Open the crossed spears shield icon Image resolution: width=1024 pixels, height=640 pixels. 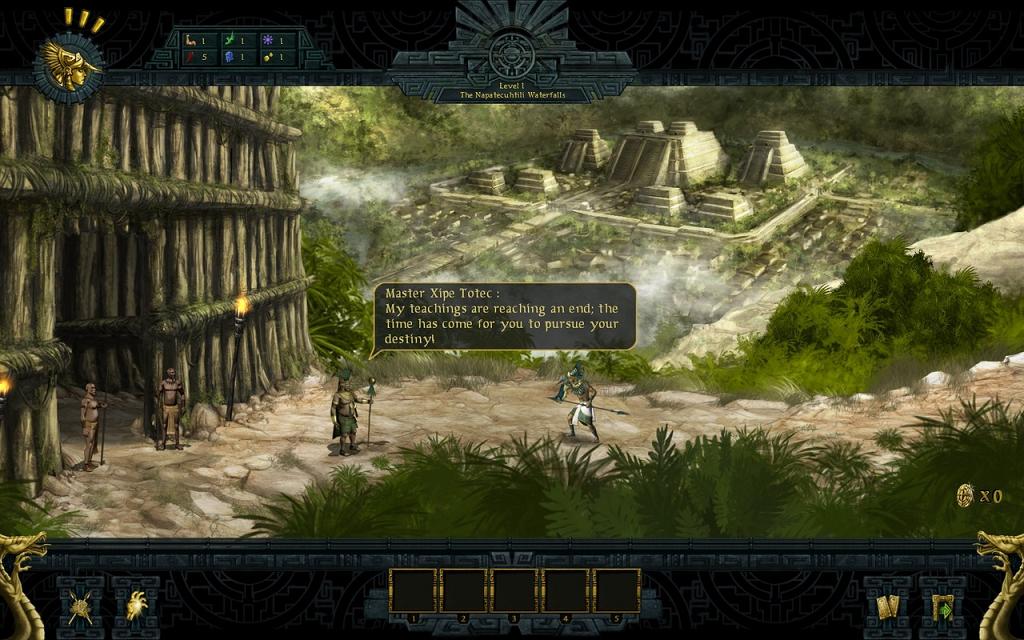coord(80,607)
